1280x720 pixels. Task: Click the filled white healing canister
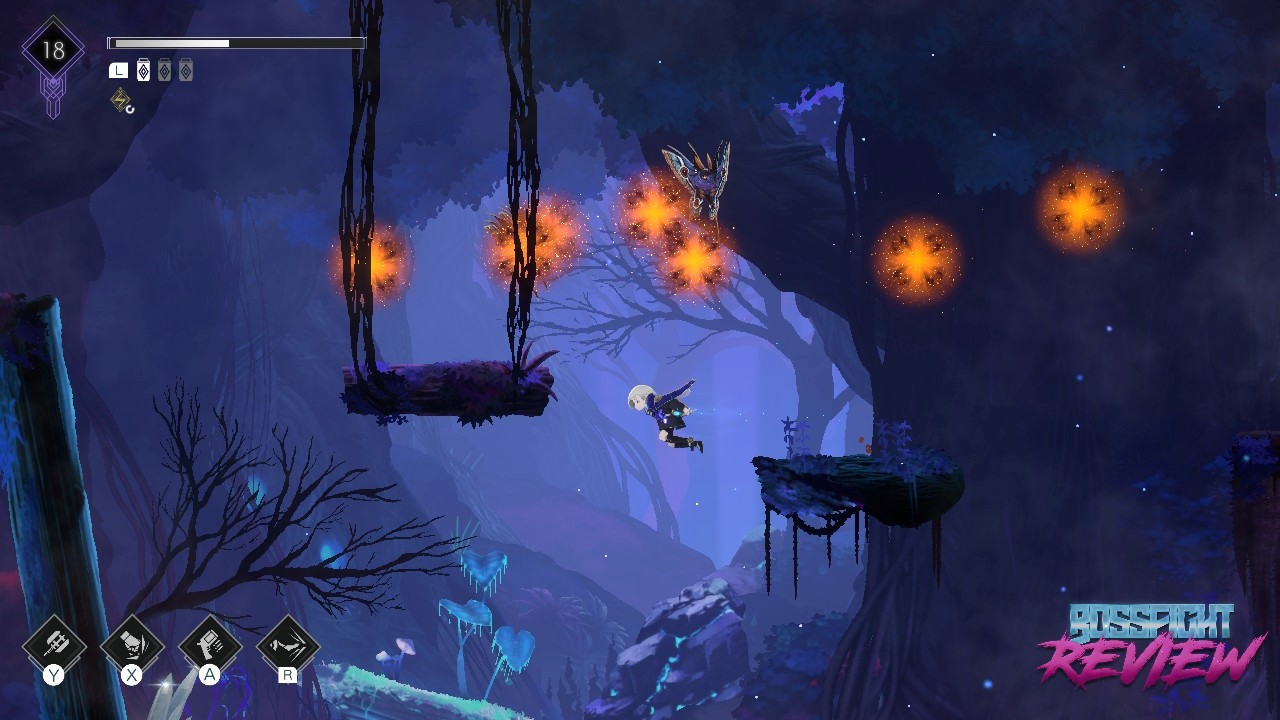tap(143, 70)
